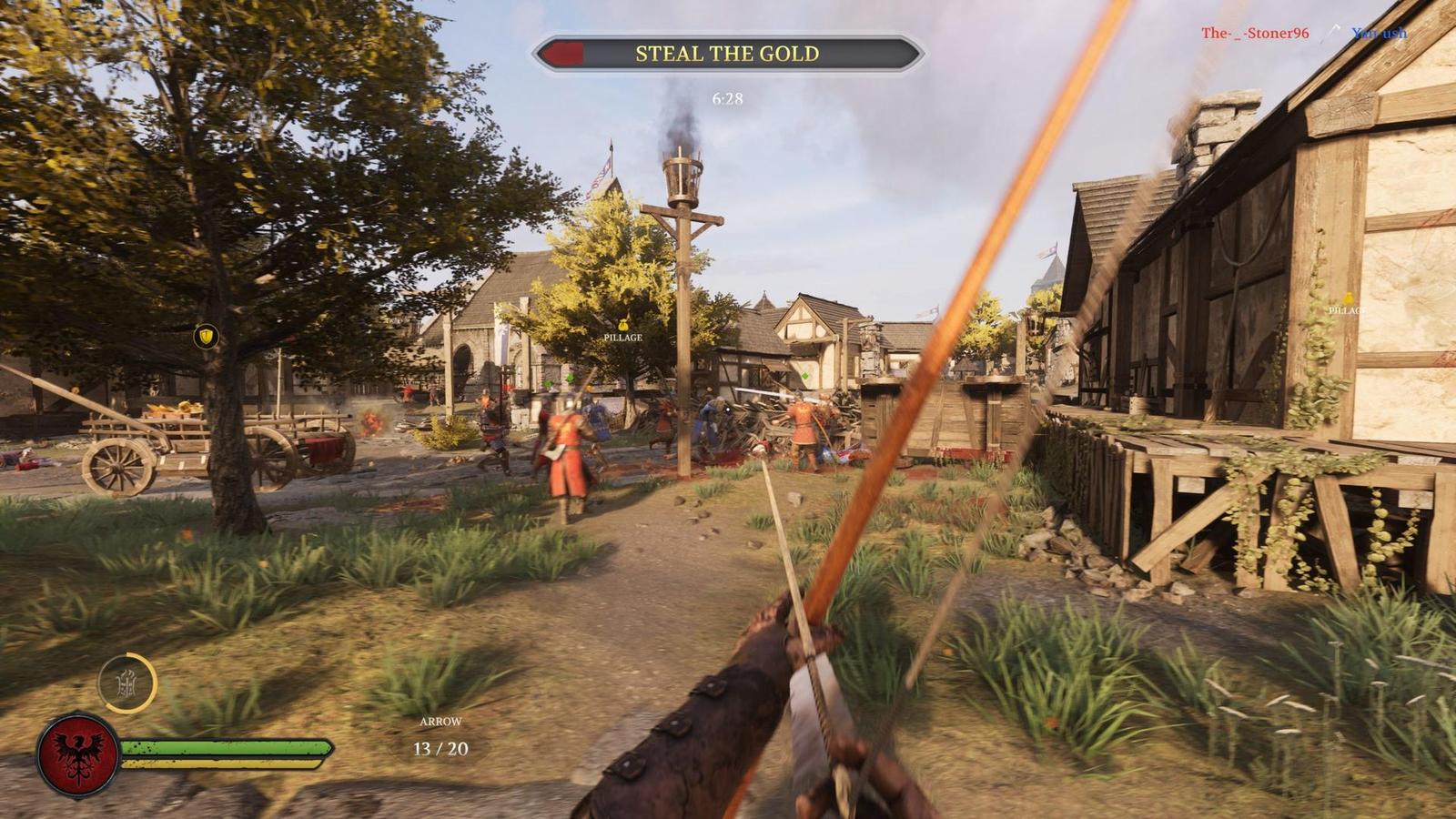Activate the special ability circular icon
The image size is (1456, 819).
point(127,682)
